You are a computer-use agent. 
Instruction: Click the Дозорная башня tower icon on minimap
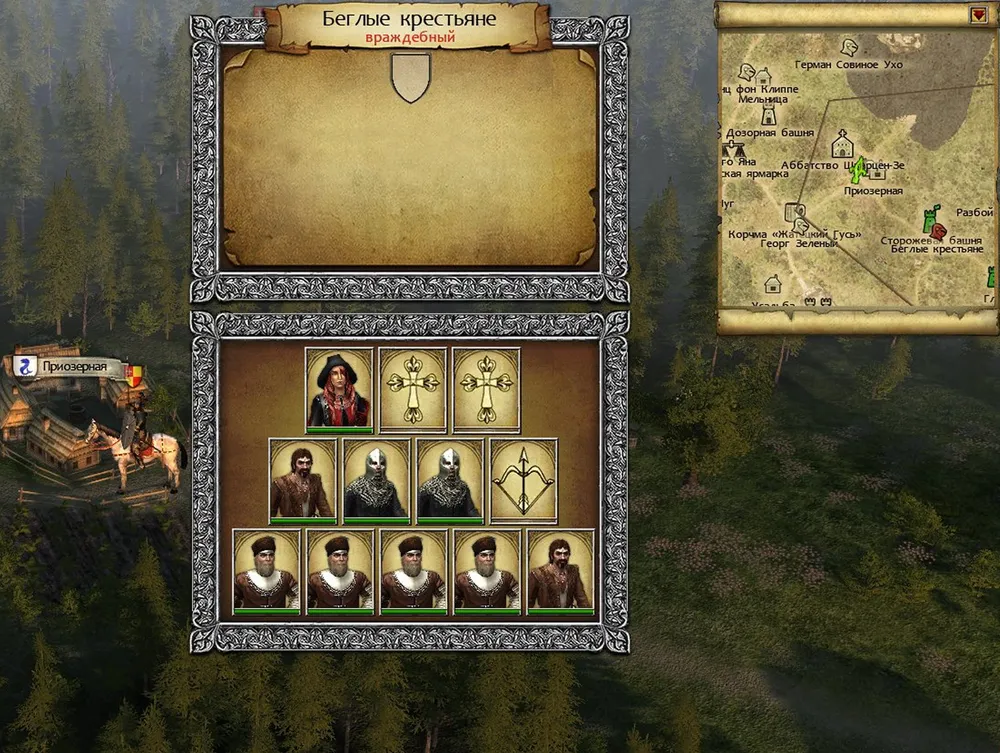768,114
